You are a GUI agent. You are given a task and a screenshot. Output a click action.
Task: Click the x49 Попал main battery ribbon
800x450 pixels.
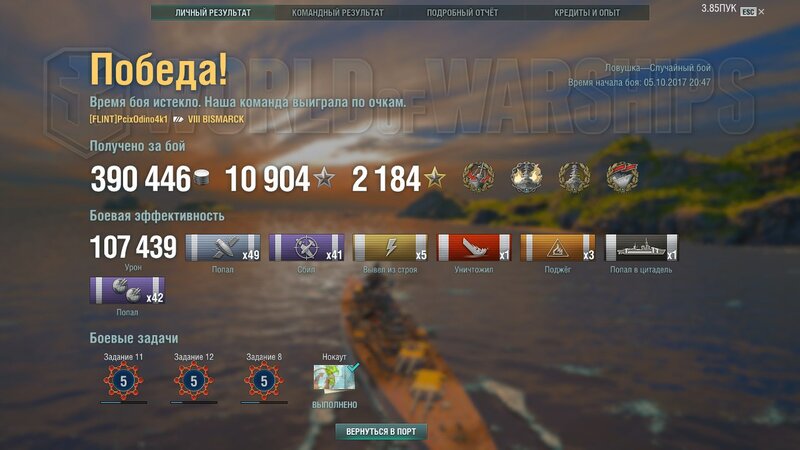pos(224,248)
